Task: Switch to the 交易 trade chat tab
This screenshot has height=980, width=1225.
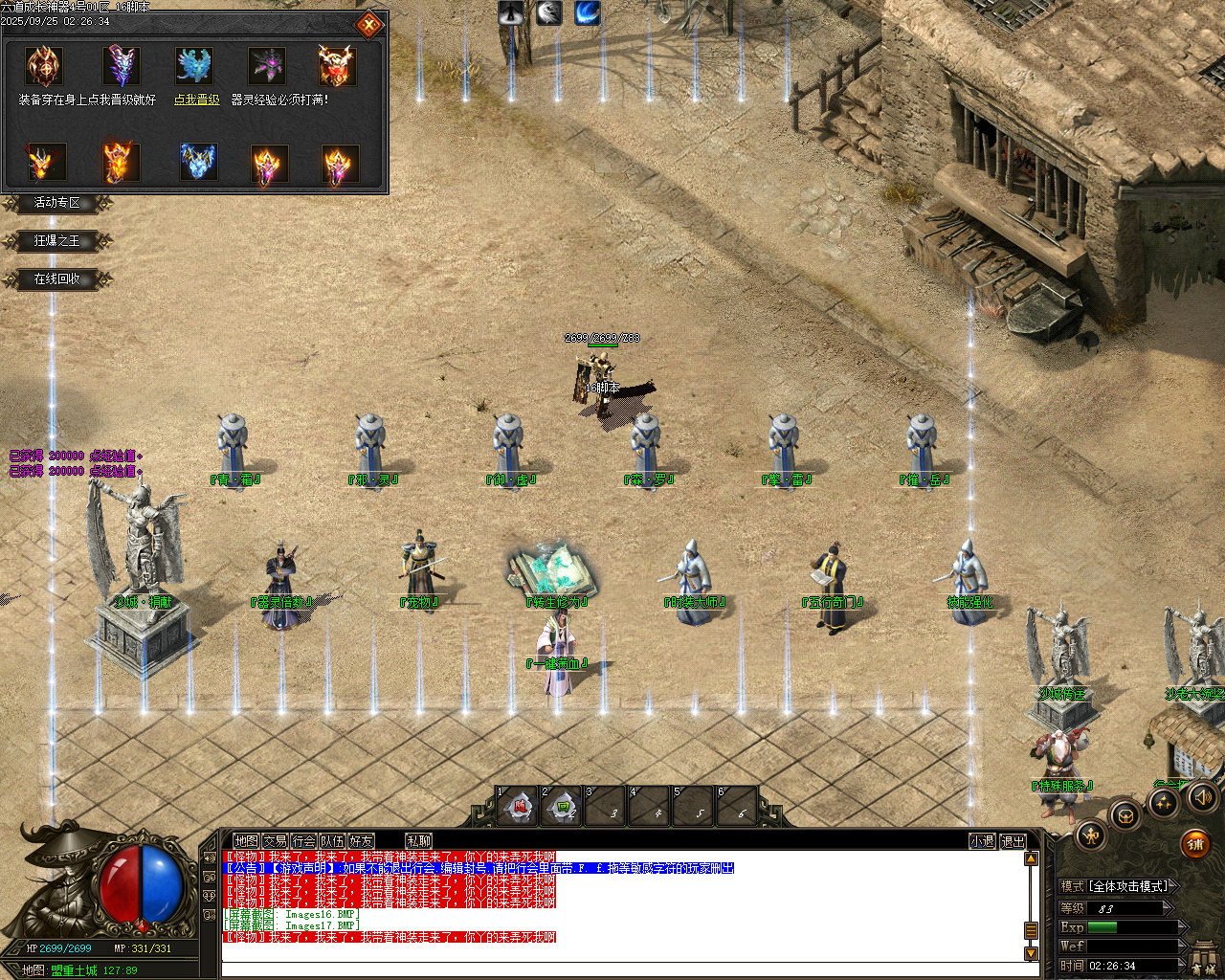Action: click(275, 840)
